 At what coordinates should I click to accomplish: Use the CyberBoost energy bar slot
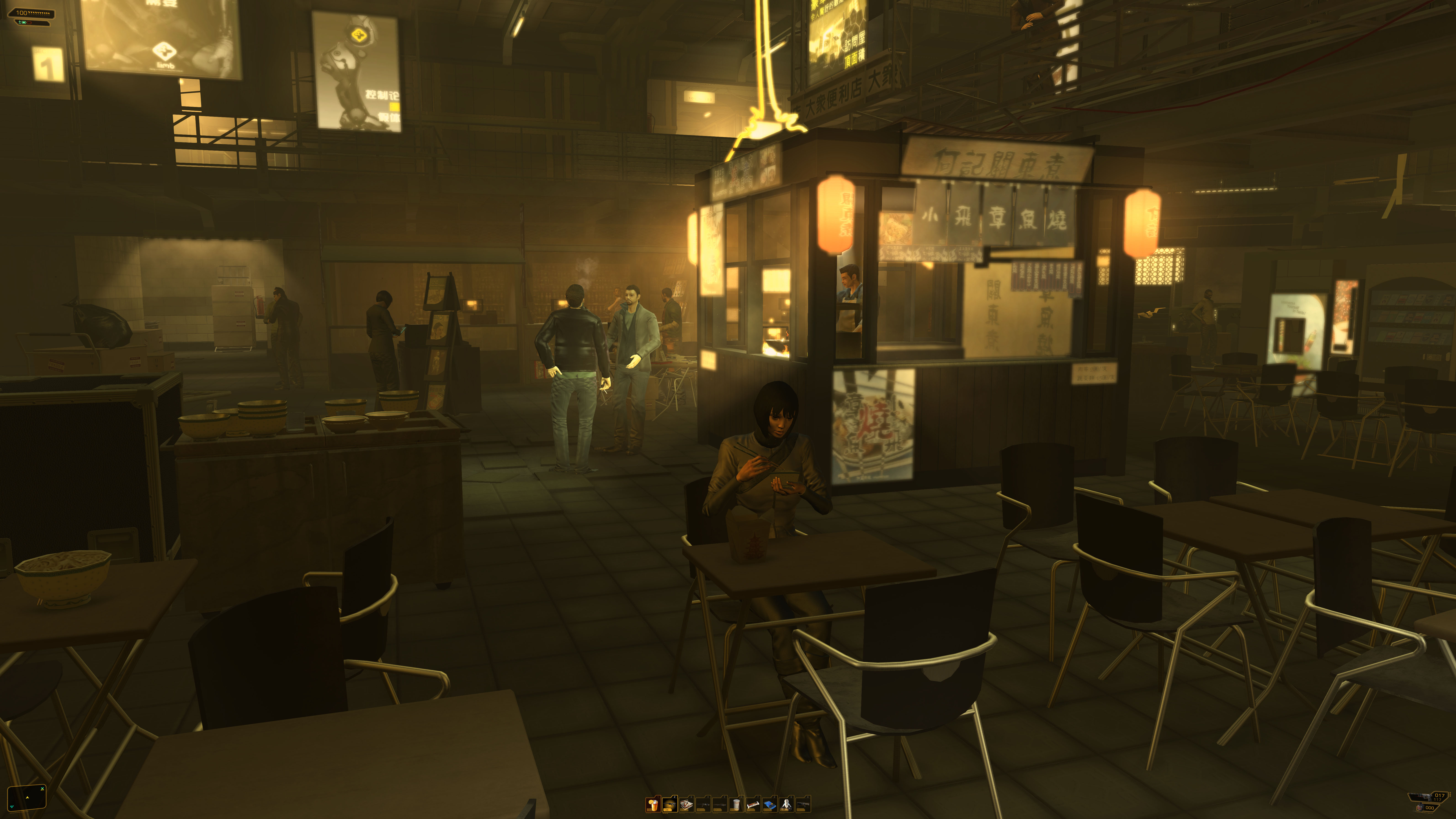click(x=753, y=804)
